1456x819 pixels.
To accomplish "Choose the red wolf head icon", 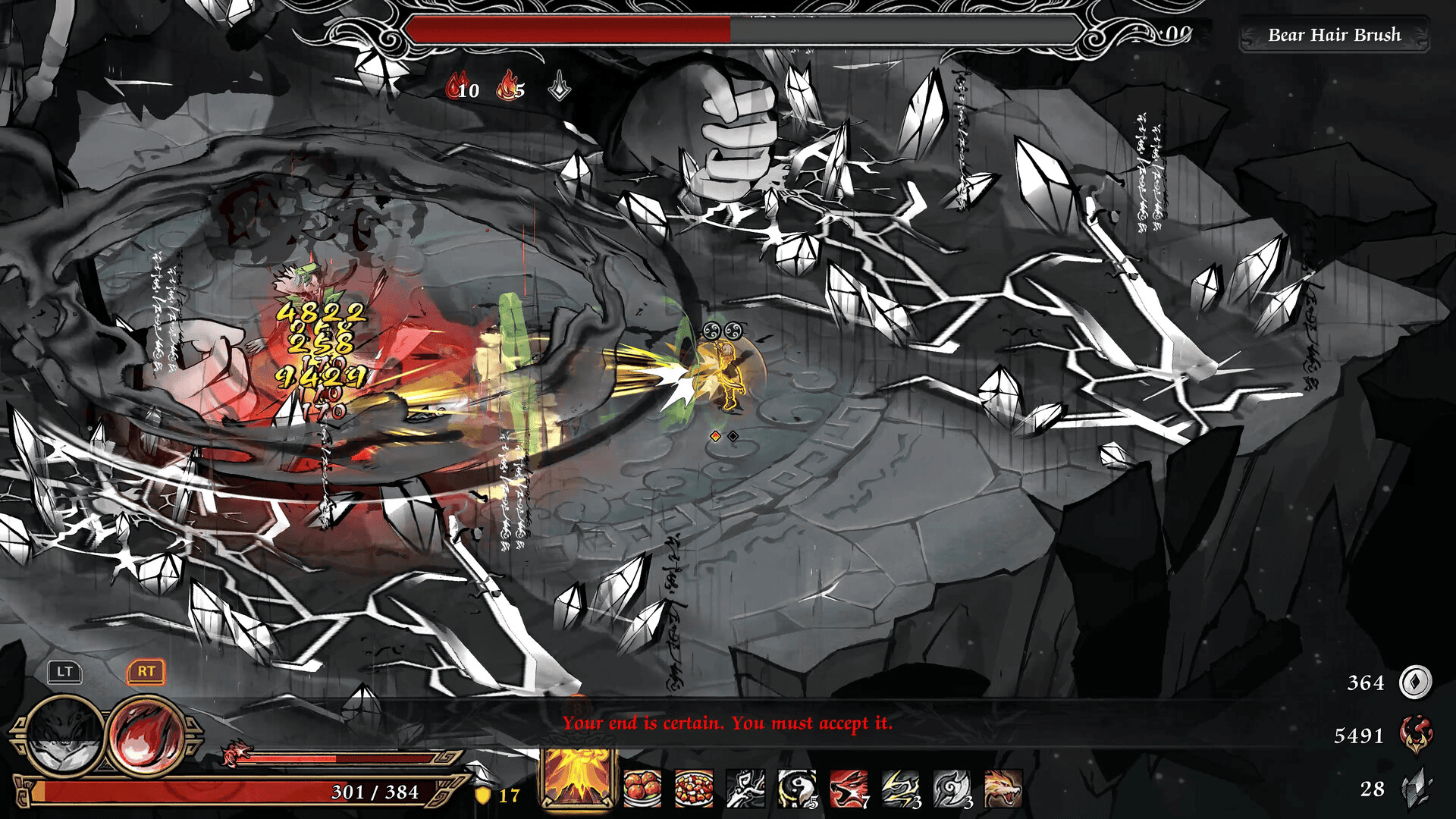I will pos(849,789).
